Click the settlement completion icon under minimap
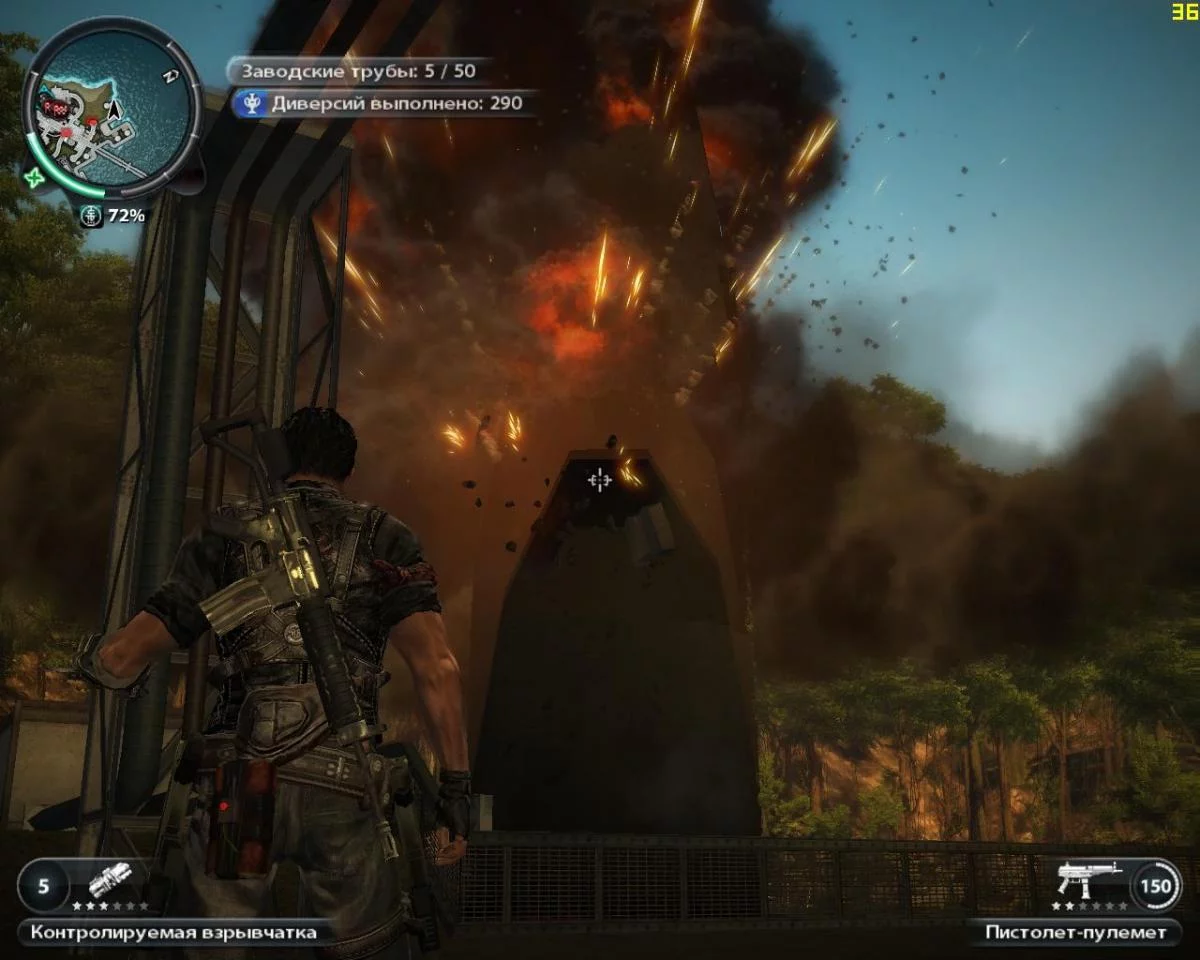 [90, 215]
